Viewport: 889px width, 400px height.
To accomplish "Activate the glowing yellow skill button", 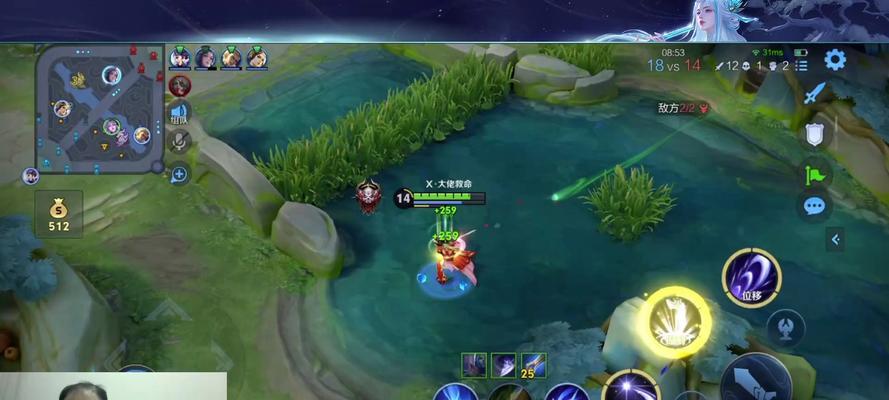I will tap(677, 322).
